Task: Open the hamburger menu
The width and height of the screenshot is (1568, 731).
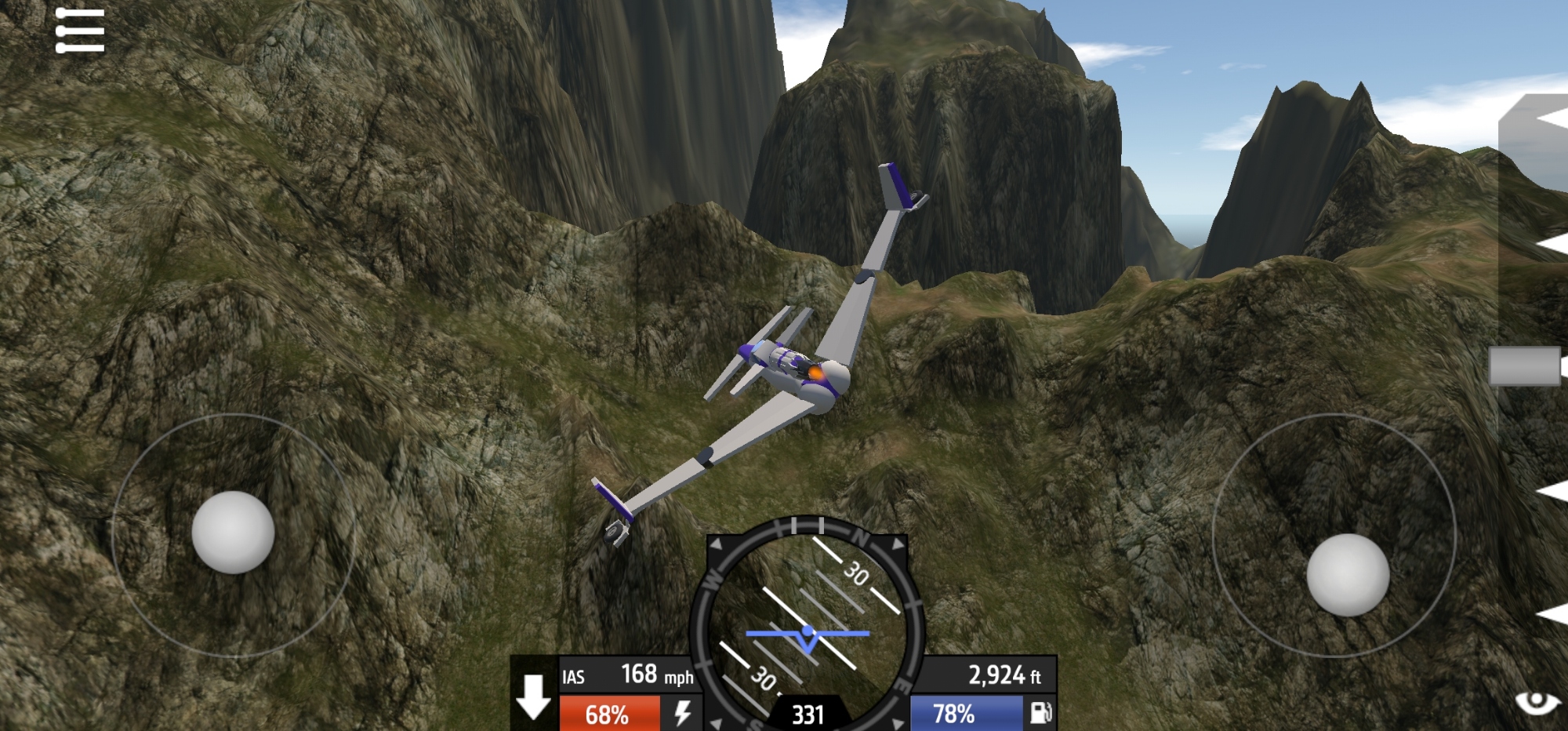Action: (x=80, y=31)
